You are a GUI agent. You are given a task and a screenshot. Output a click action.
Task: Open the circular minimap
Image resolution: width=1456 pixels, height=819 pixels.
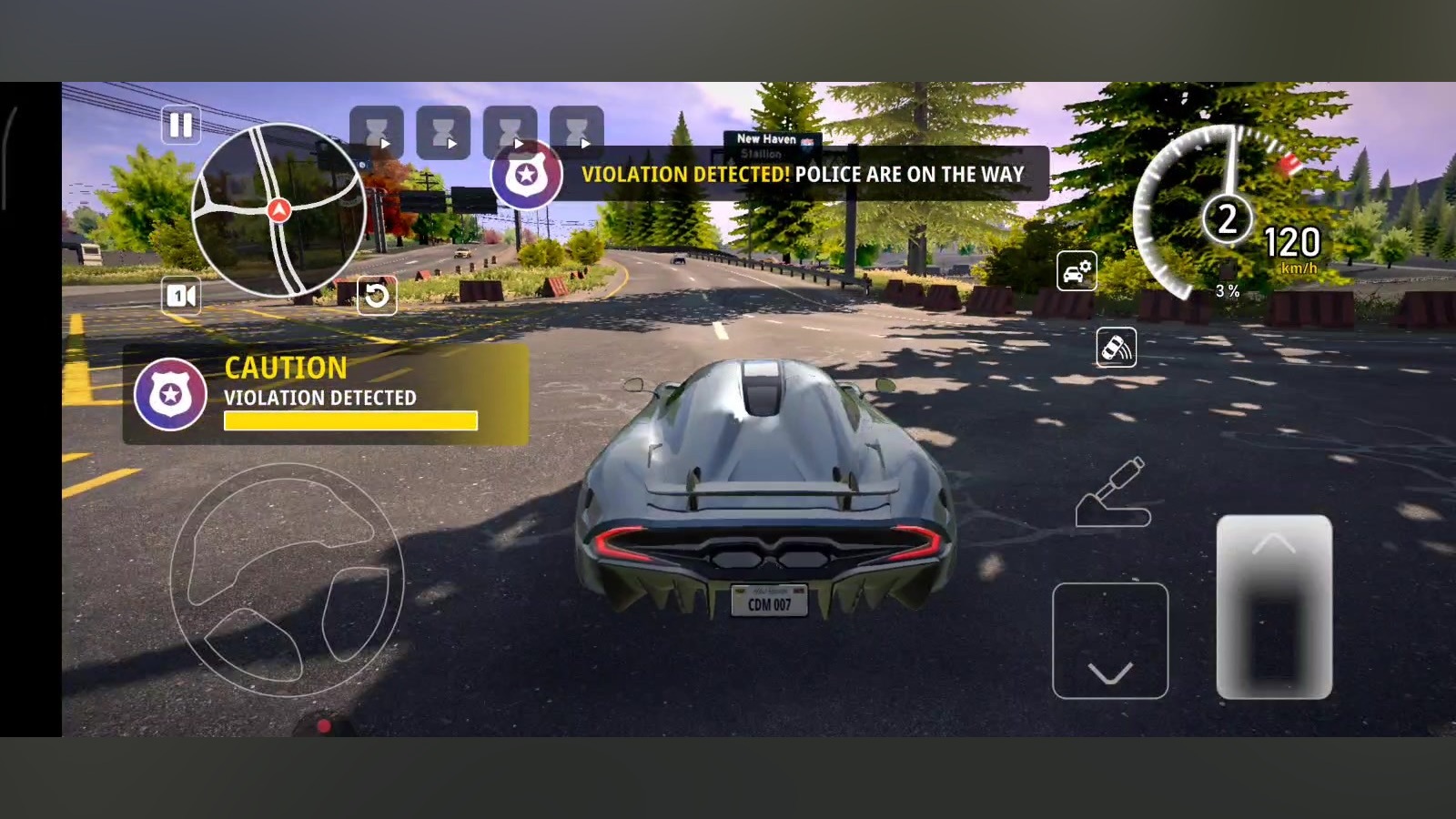[278, 210]
